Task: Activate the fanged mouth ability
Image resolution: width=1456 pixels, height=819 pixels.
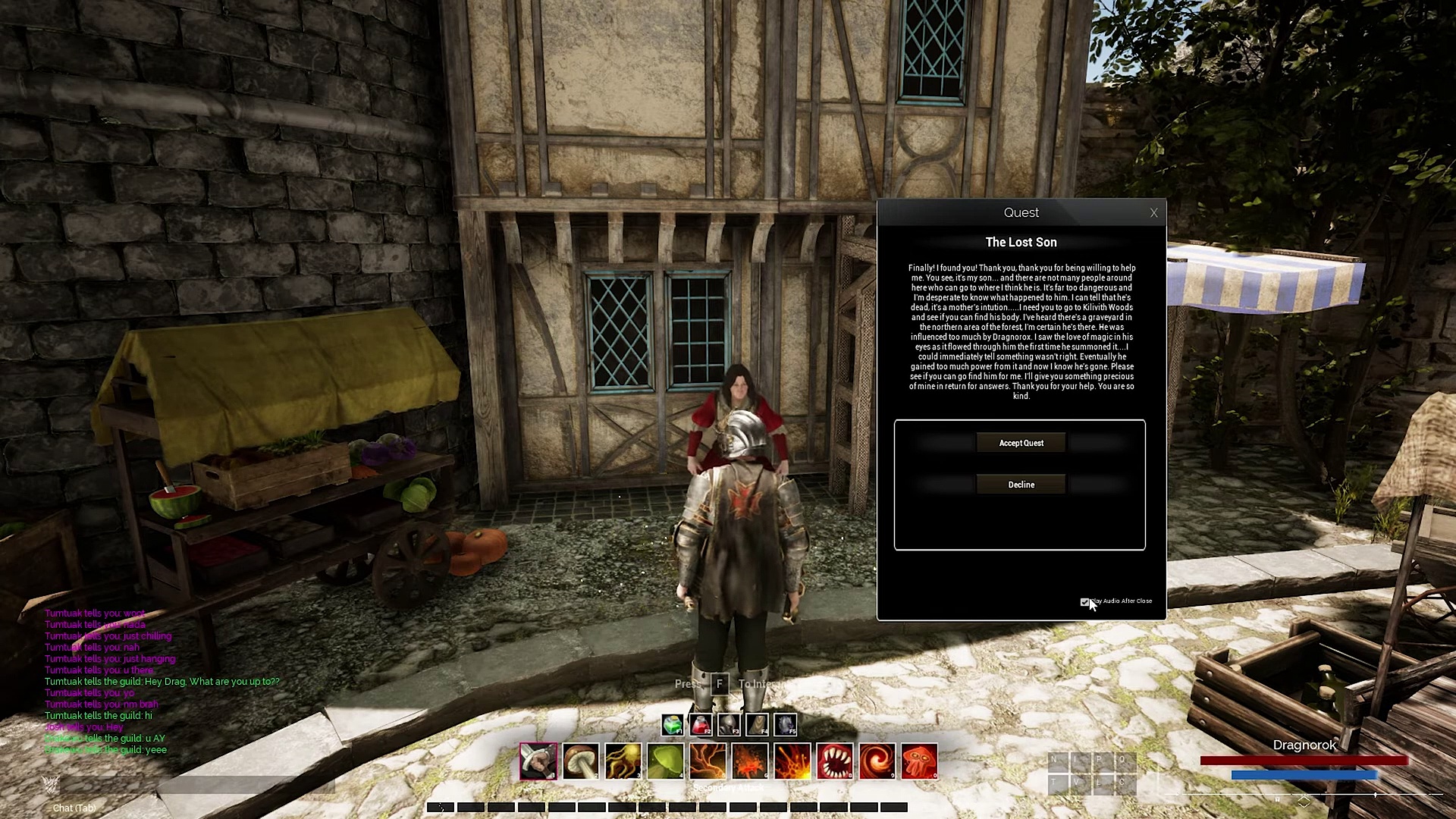Action: 835,761
